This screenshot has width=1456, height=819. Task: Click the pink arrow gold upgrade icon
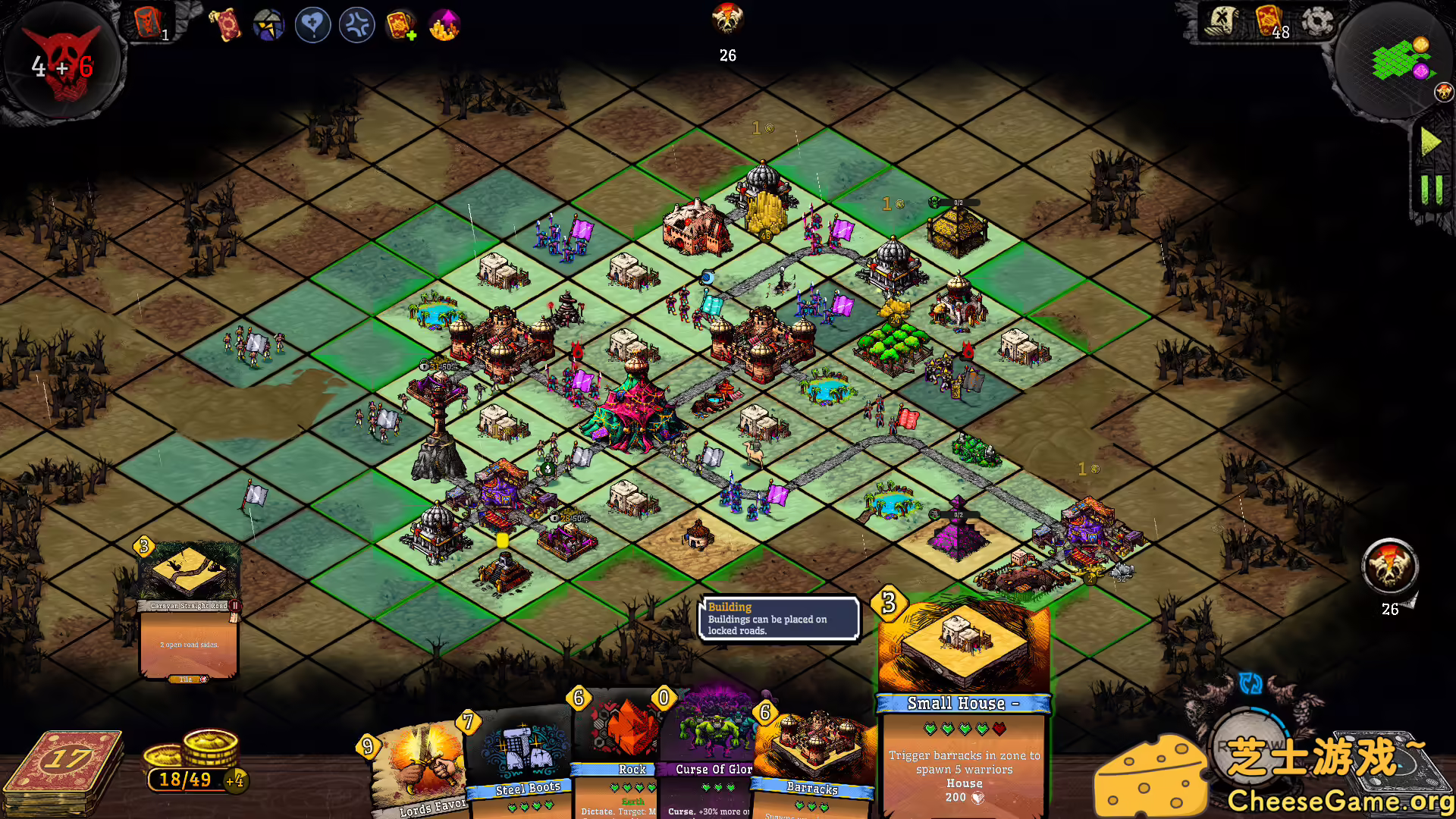444,24
